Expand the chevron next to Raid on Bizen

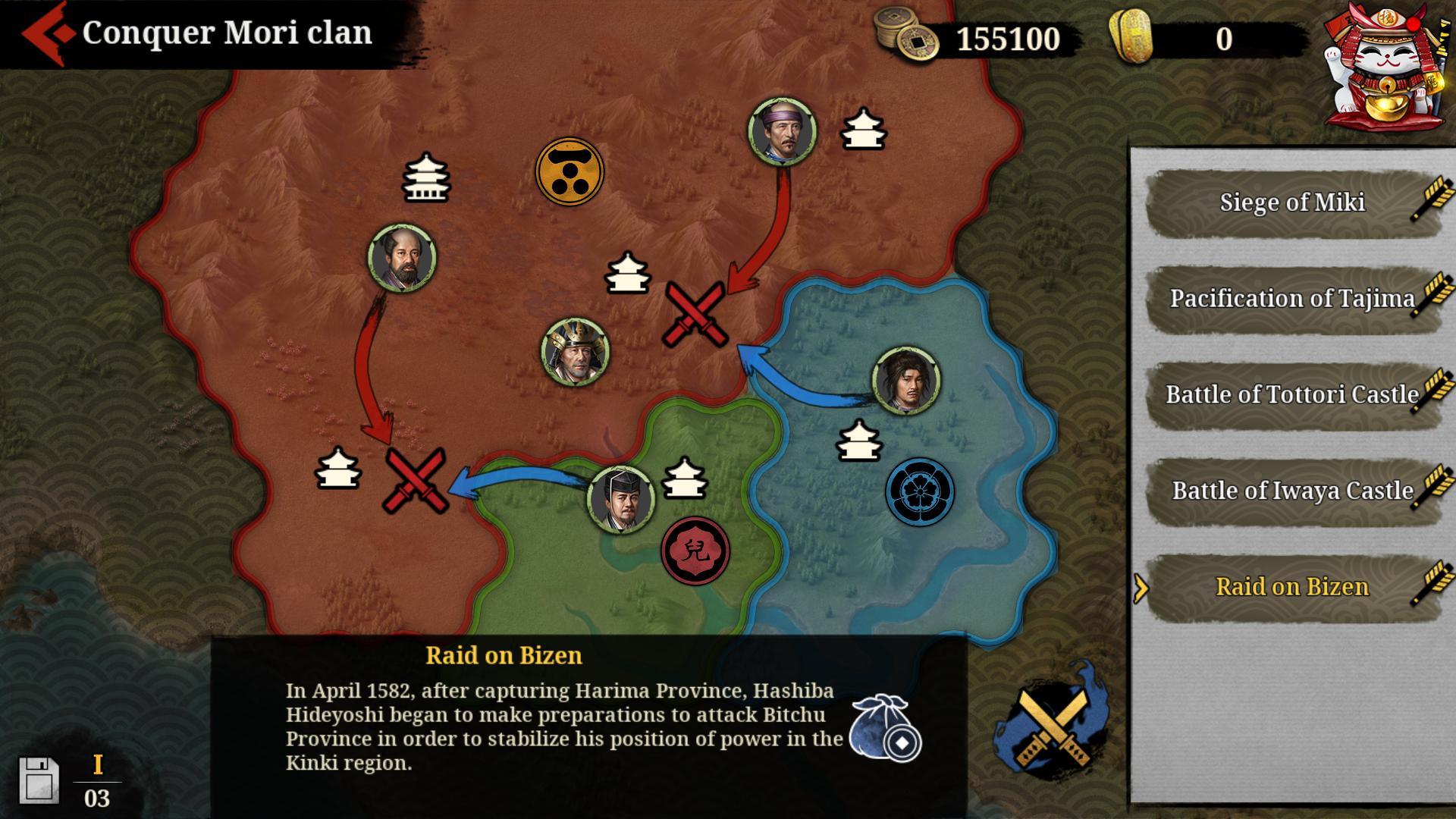(1140, 590)
